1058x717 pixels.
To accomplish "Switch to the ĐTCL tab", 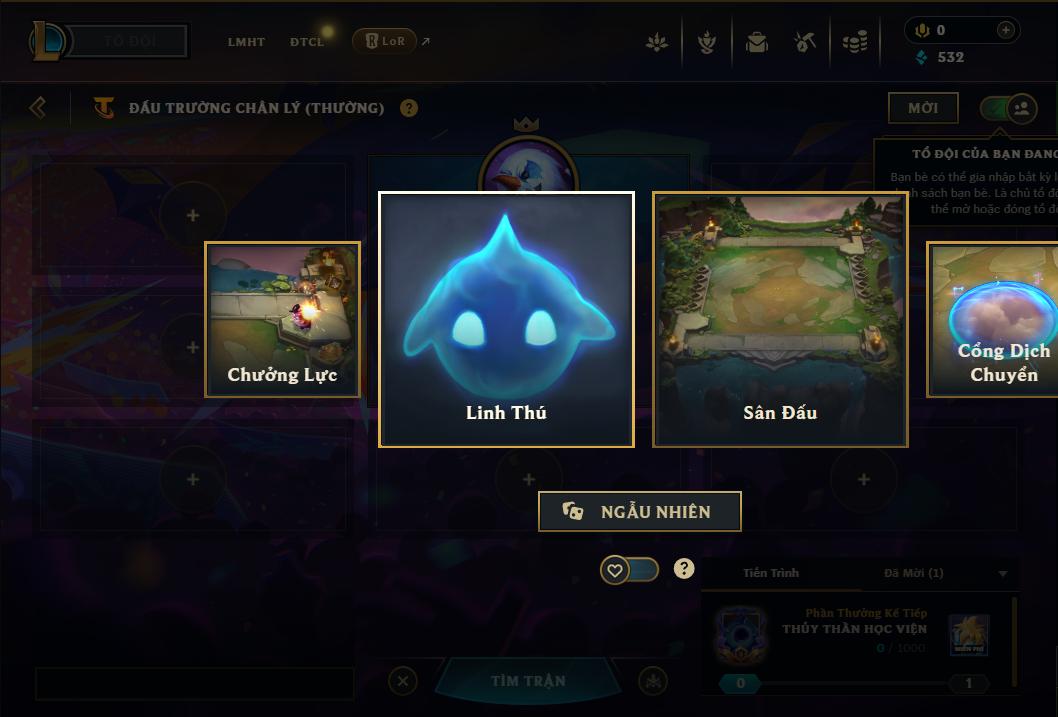I will click(307, 42).
